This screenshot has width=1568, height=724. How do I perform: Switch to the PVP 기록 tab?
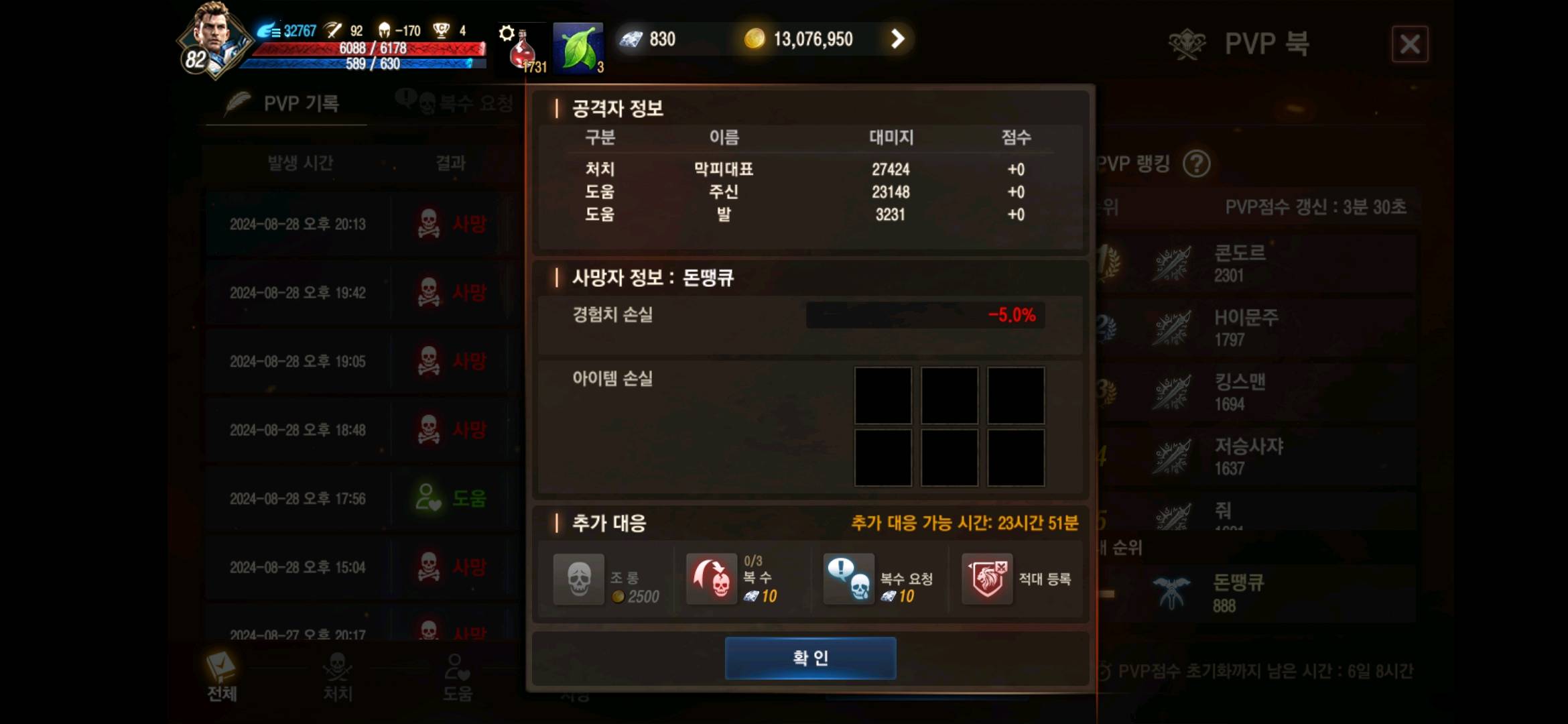point(288,103)
